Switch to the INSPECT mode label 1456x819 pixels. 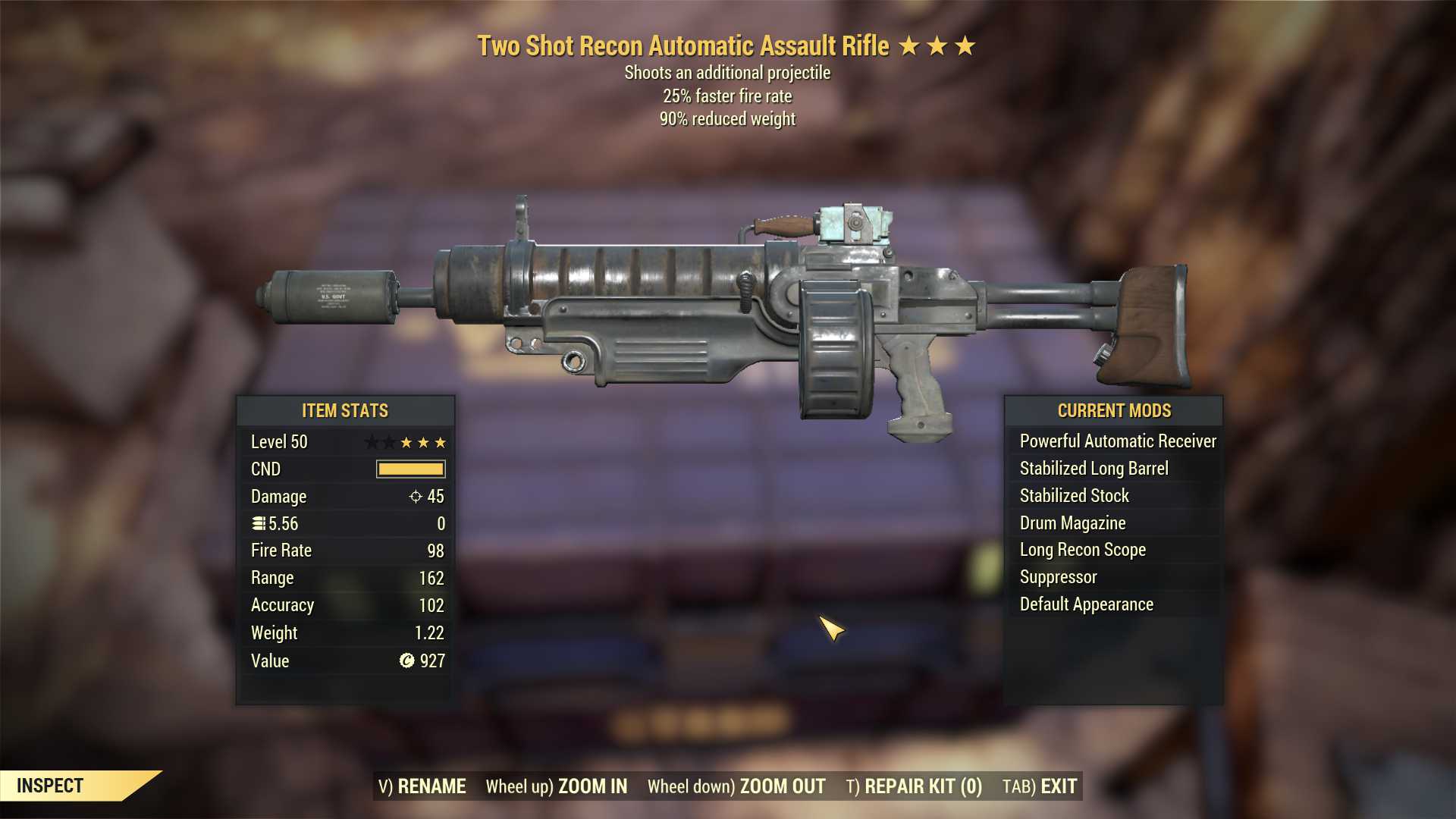coord(51,786)
